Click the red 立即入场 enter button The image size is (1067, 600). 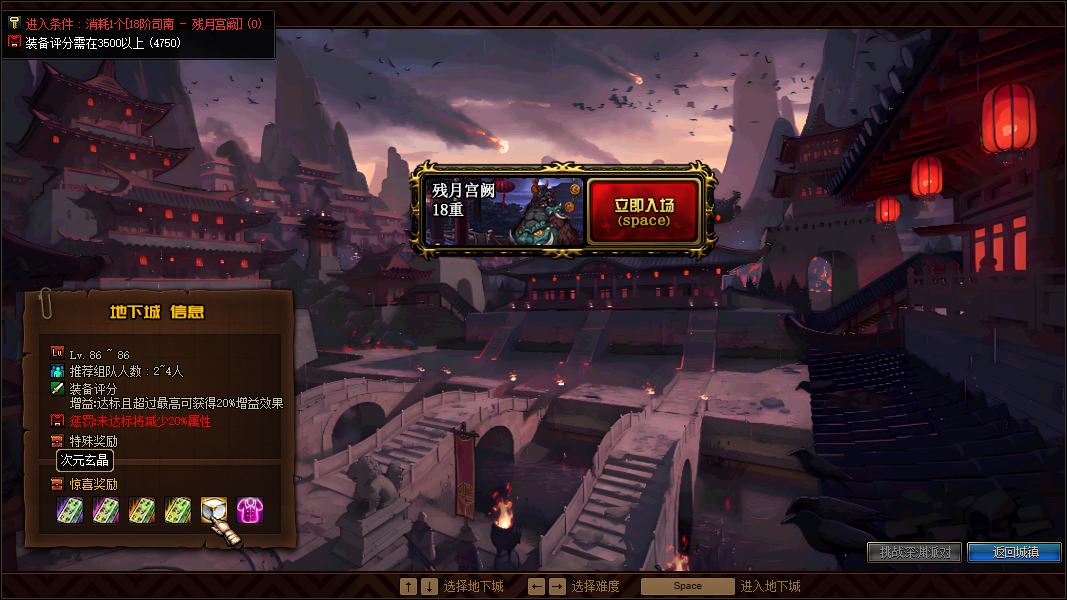pos(644,211)
